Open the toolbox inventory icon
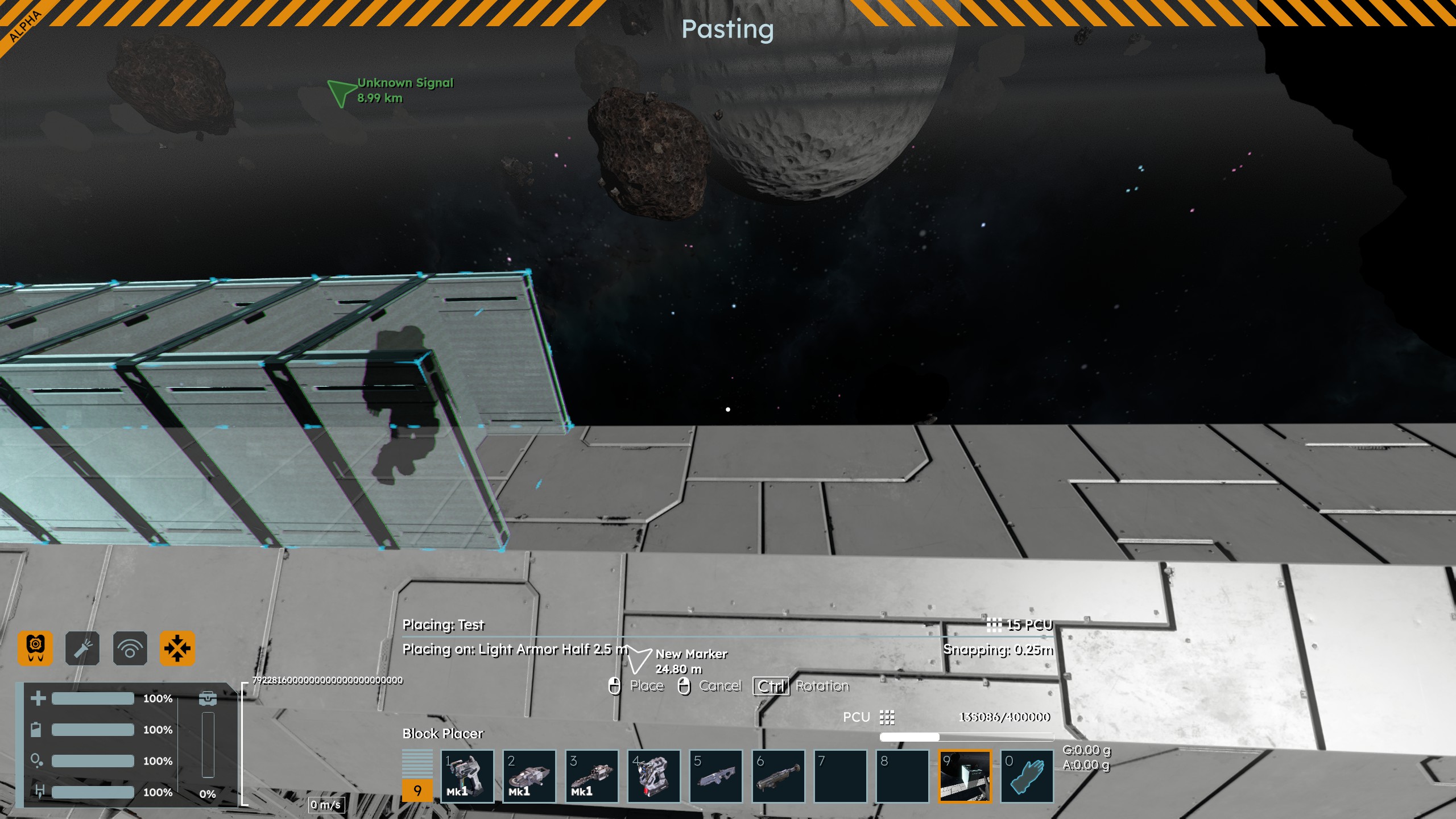This screenshot has height=819, width=1456. [x=208, y=698]
